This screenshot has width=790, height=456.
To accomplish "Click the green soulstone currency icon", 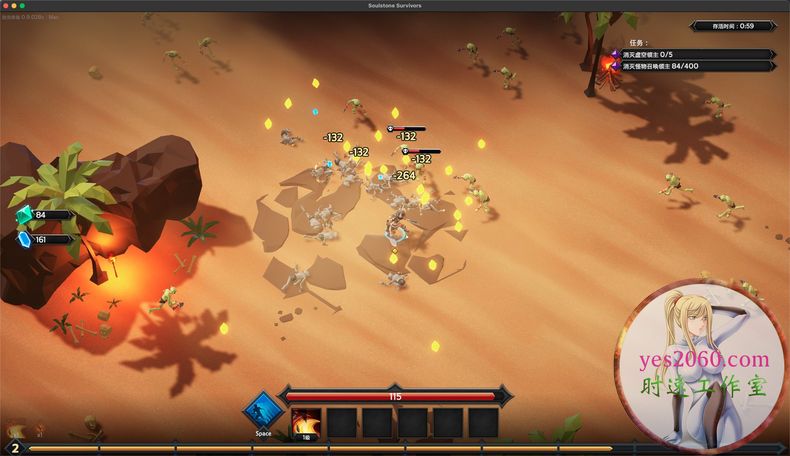I will click(x=24, y=215).
